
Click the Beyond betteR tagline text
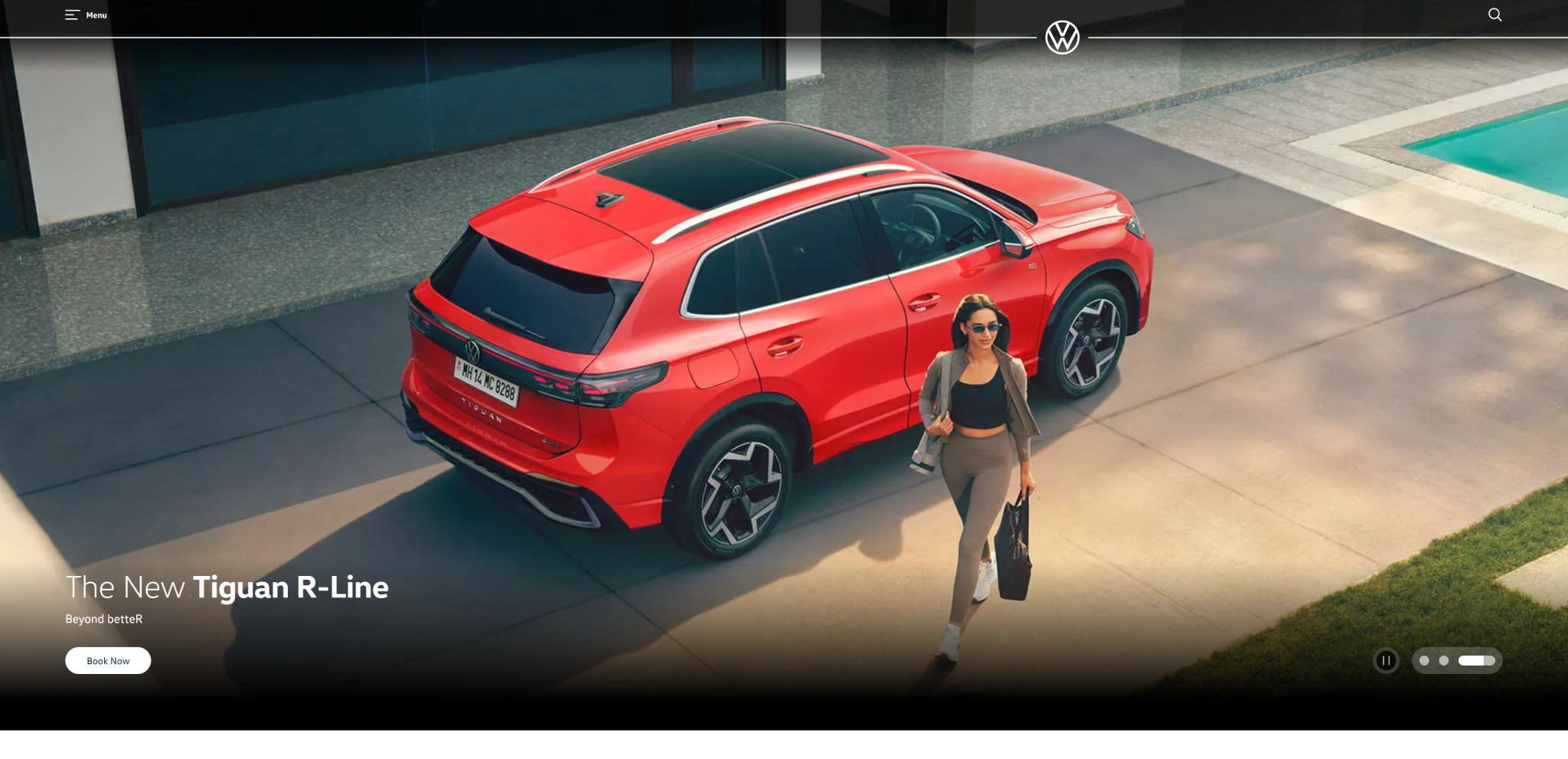pyautogui.click(x=105, y=619)
